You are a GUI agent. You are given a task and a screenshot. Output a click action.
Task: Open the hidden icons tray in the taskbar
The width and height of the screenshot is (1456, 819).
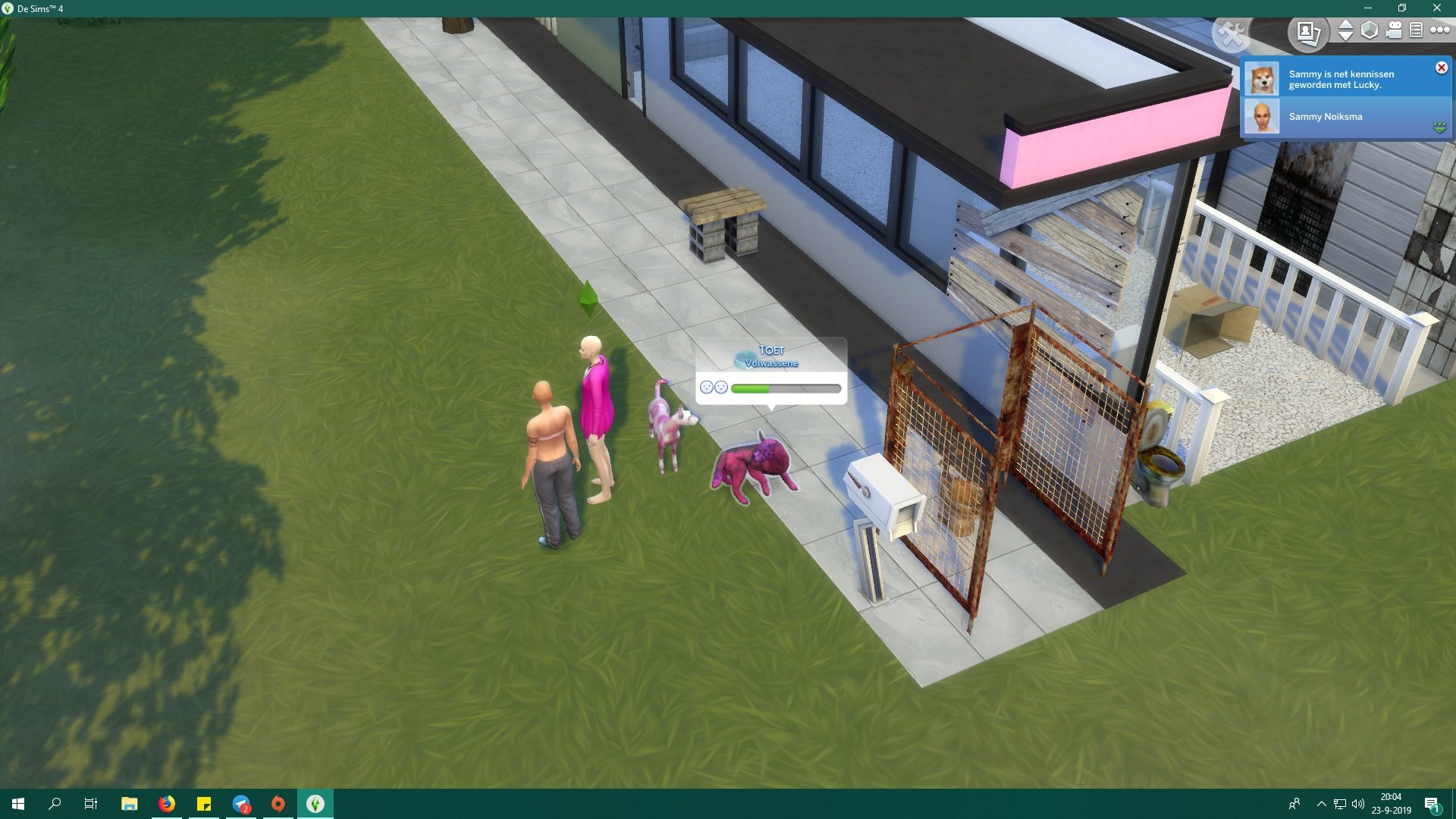click(1322, 804)
